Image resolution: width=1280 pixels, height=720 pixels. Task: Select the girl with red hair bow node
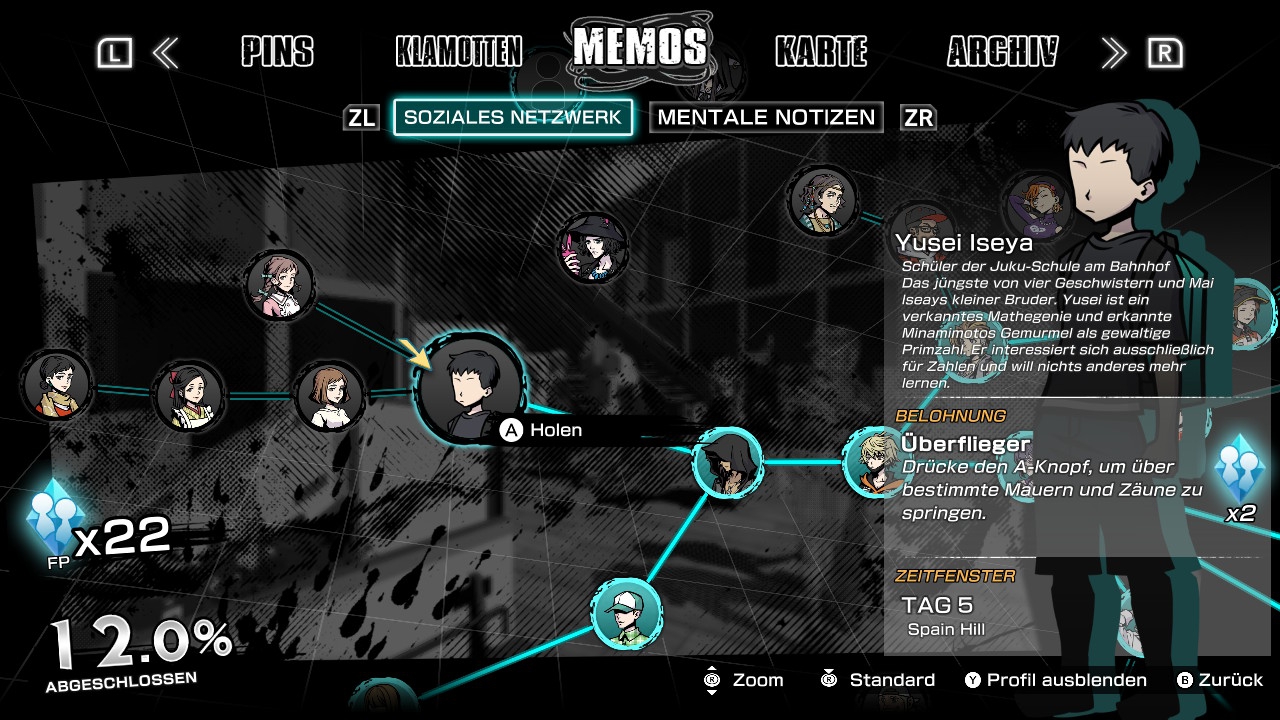(x=189, y=396)
